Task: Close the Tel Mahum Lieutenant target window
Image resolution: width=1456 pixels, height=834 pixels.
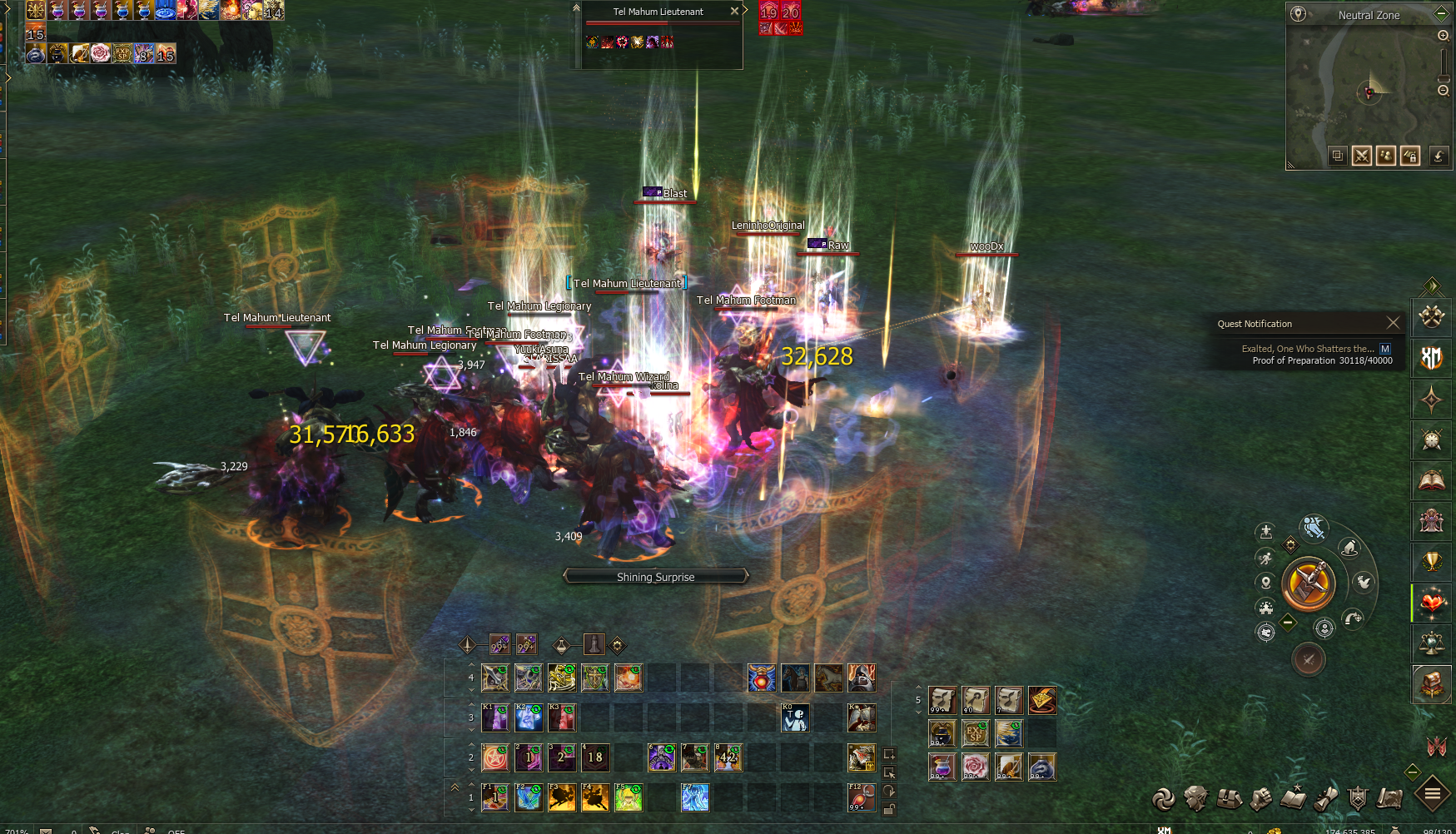Action: (734, 11)
